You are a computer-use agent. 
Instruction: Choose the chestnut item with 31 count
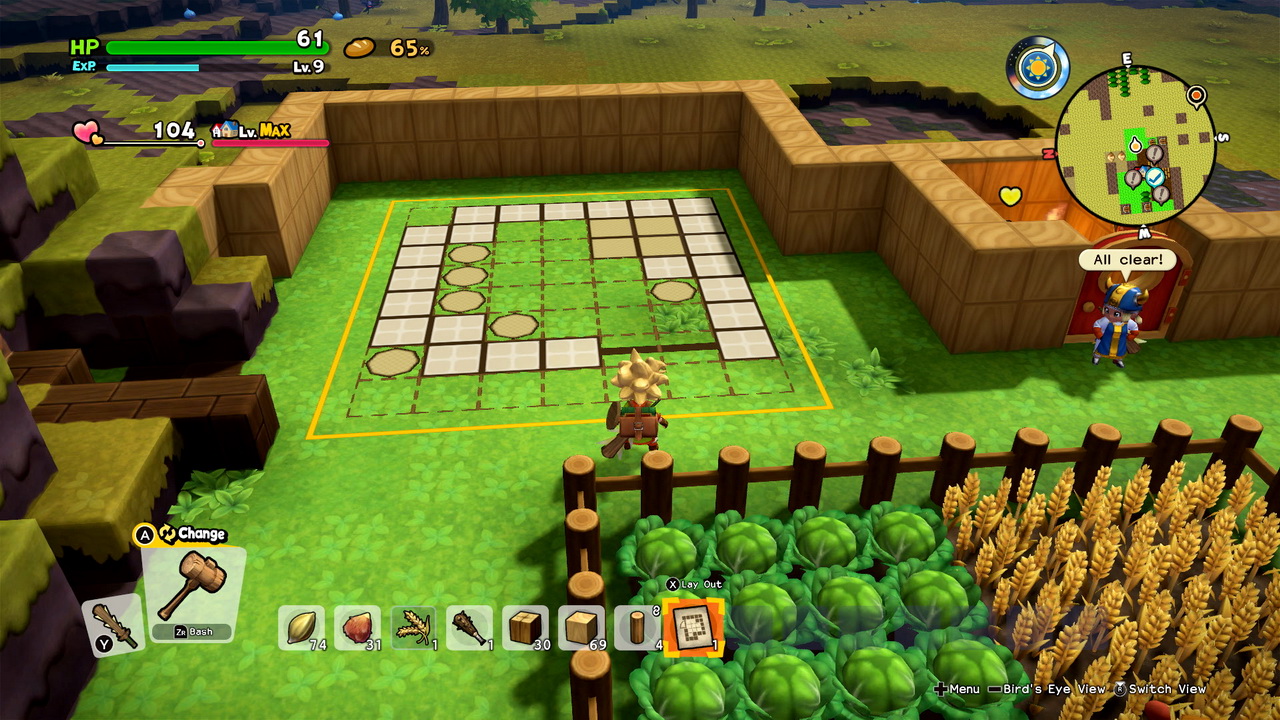pyautogui.click(x=357, y=627)
